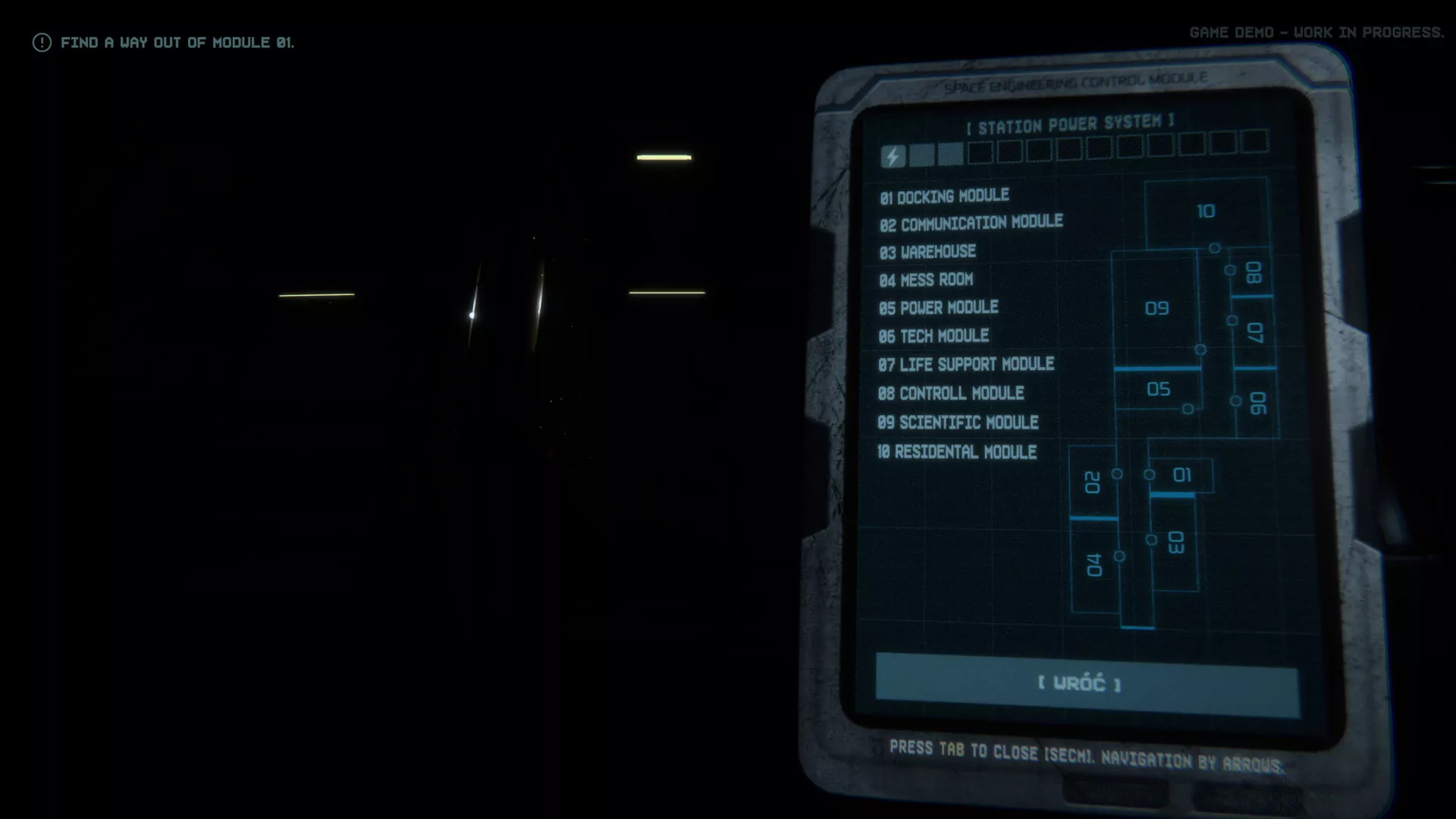Select room 01 on the station map
1456x819 pixels.
[1181, 475]
